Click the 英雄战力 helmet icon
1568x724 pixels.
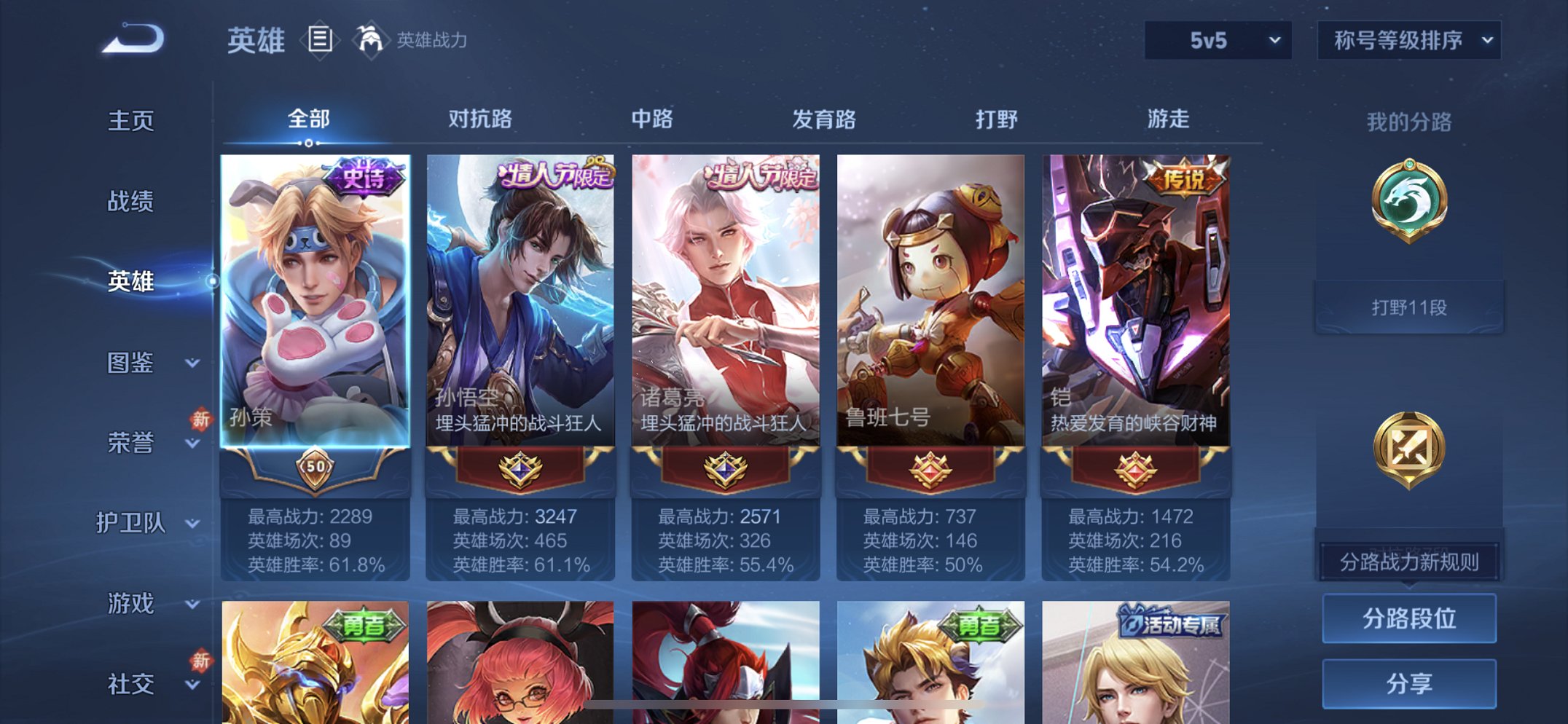[x=372, y=40]
